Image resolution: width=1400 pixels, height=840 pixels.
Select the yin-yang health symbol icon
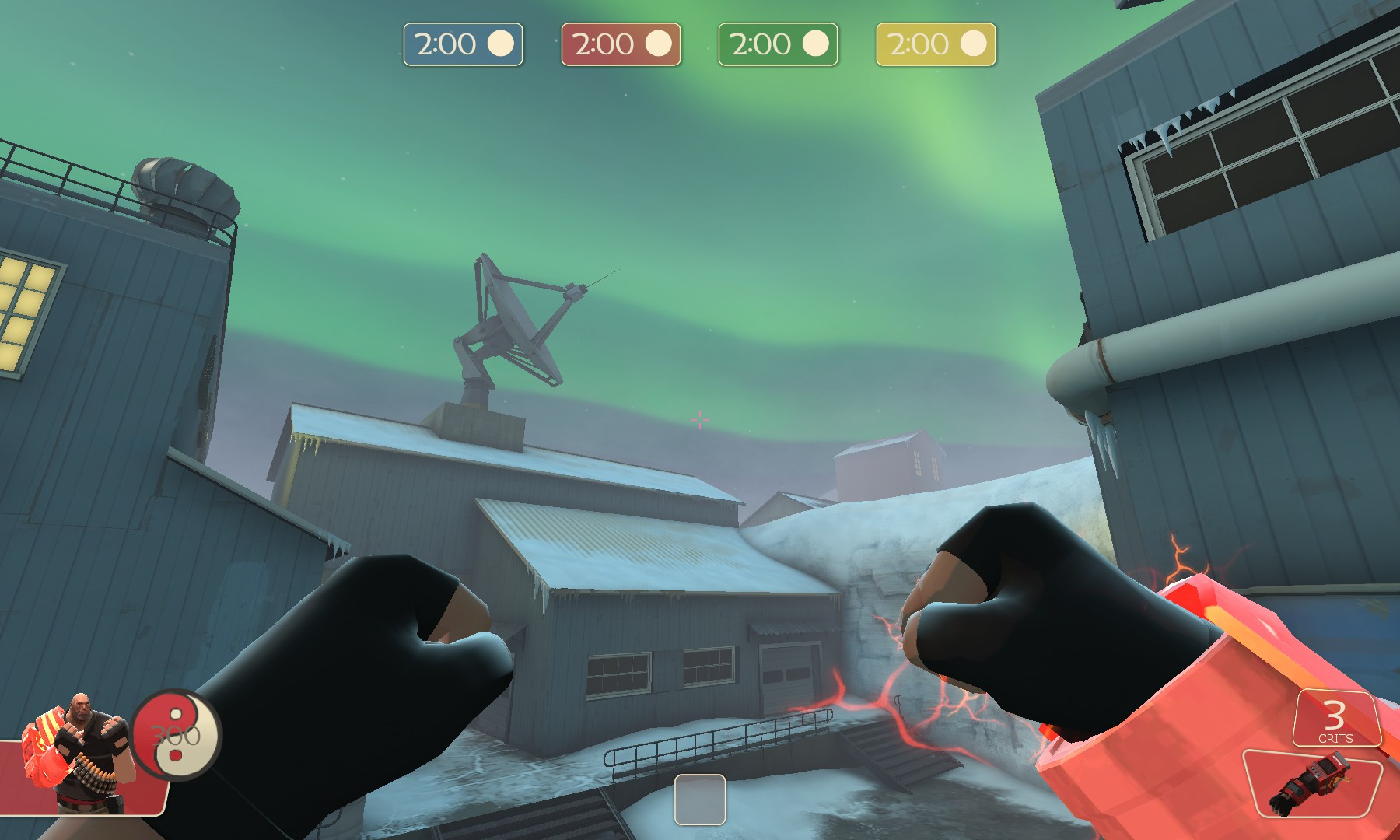(175, 735)
